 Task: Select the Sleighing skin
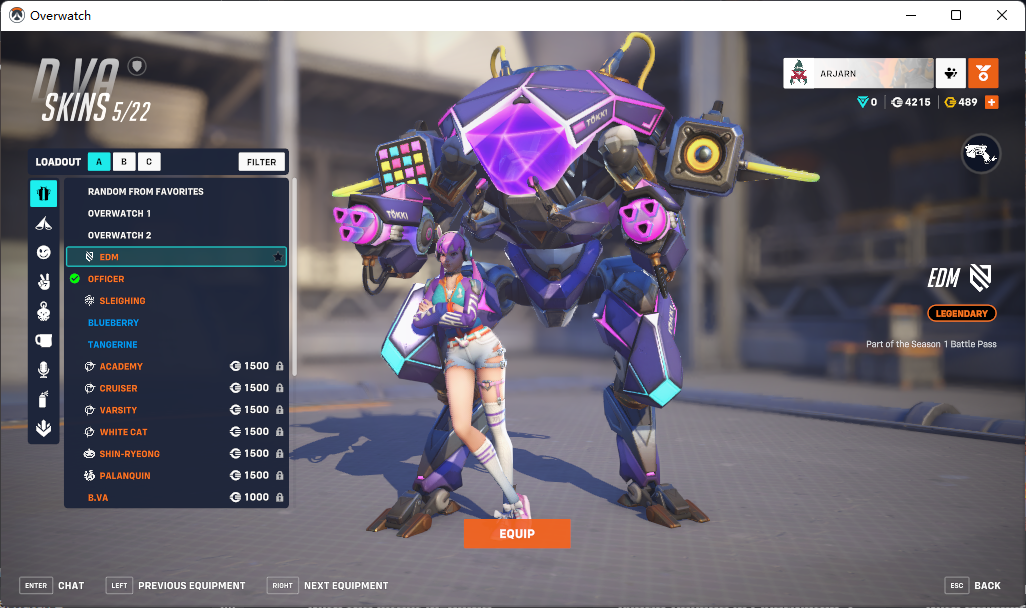[x=122, y=301]
